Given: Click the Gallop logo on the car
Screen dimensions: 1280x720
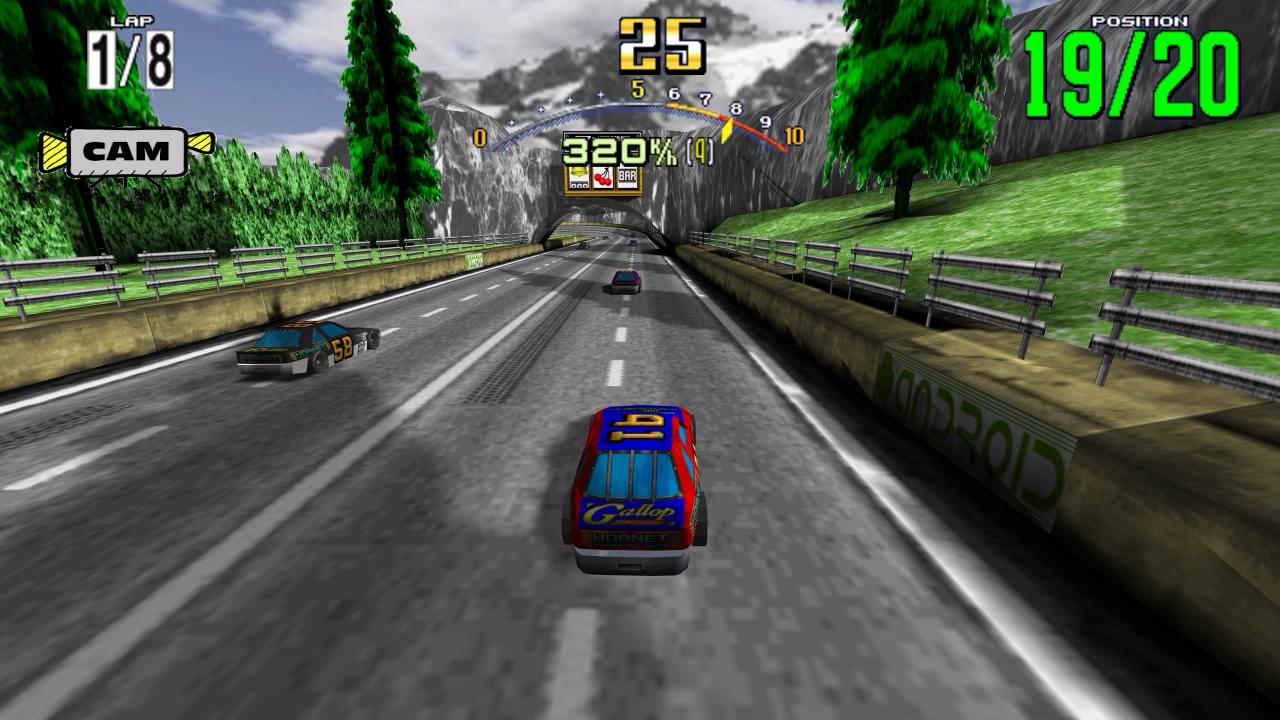Looking at the screenshot, I should [x=625, y=510].
